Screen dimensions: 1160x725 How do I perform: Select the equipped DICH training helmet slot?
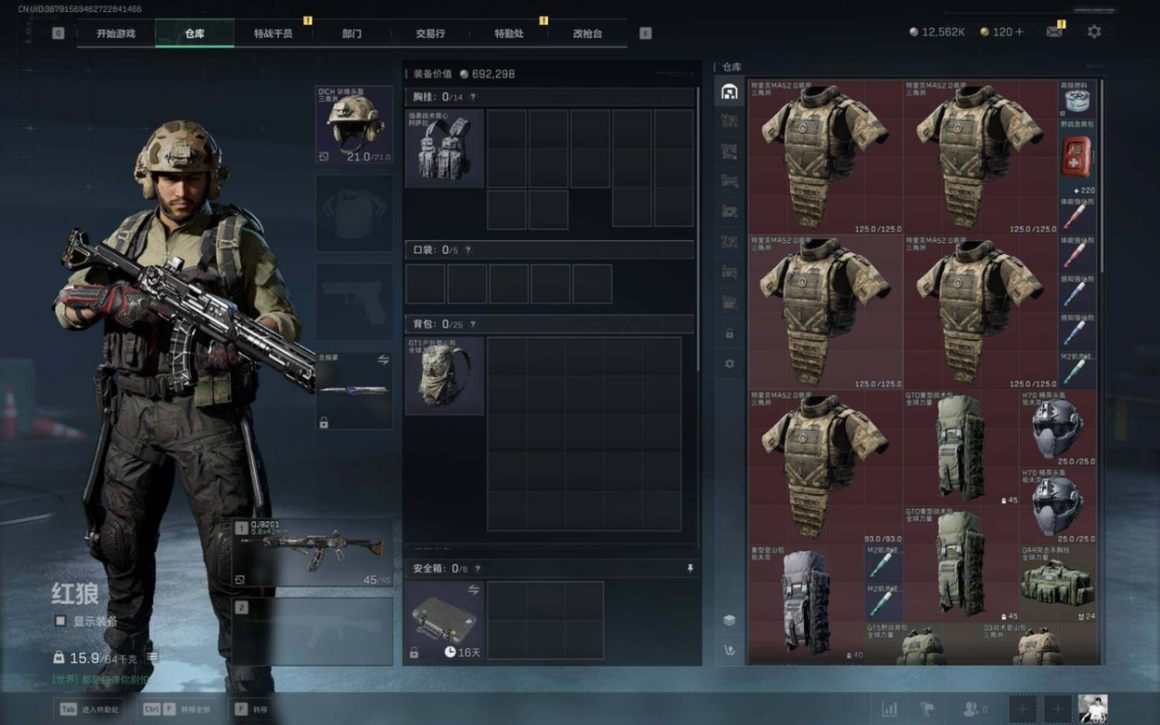(355, 126)
